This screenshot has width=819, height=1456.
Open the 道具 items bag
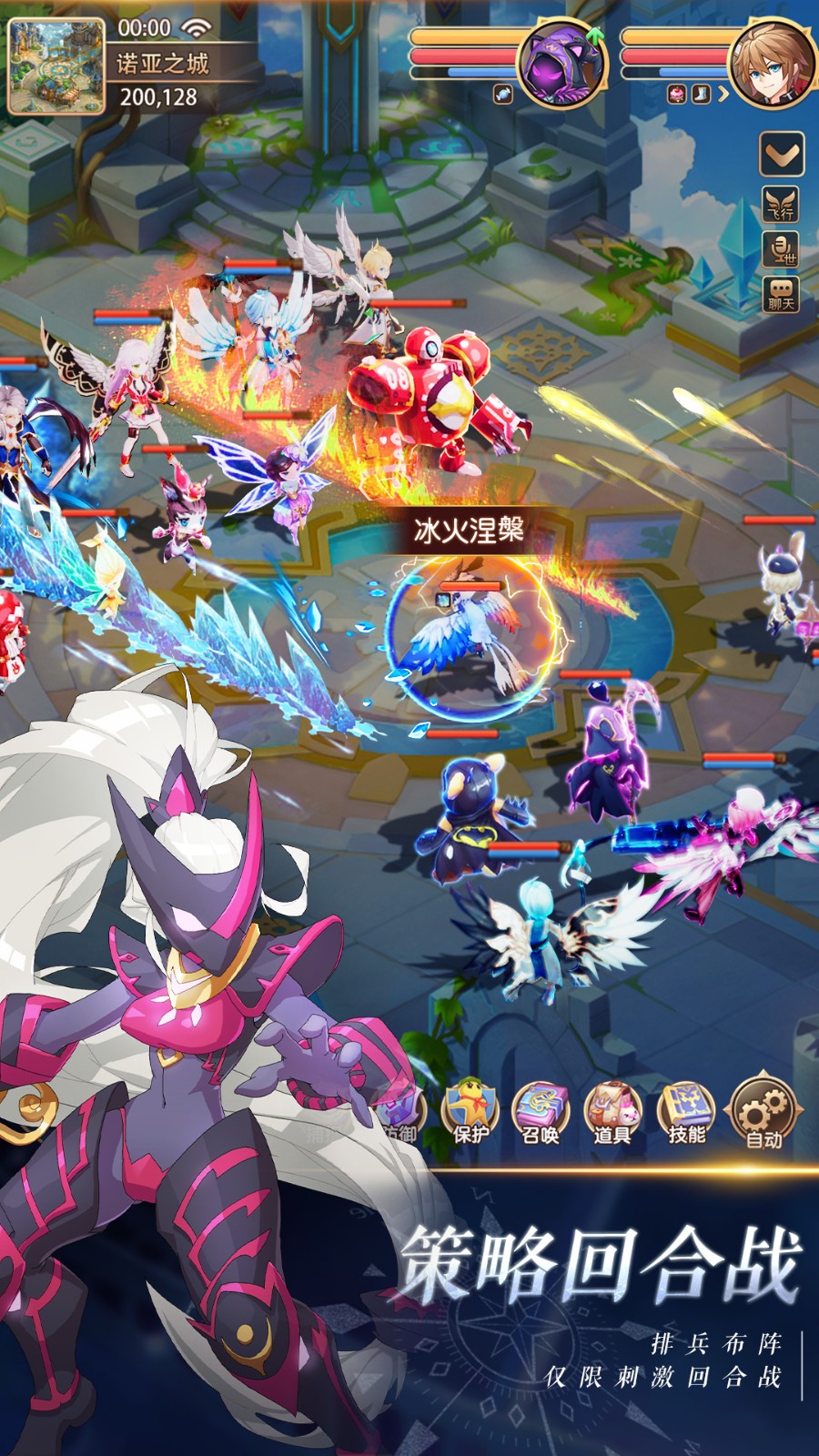612,1110
